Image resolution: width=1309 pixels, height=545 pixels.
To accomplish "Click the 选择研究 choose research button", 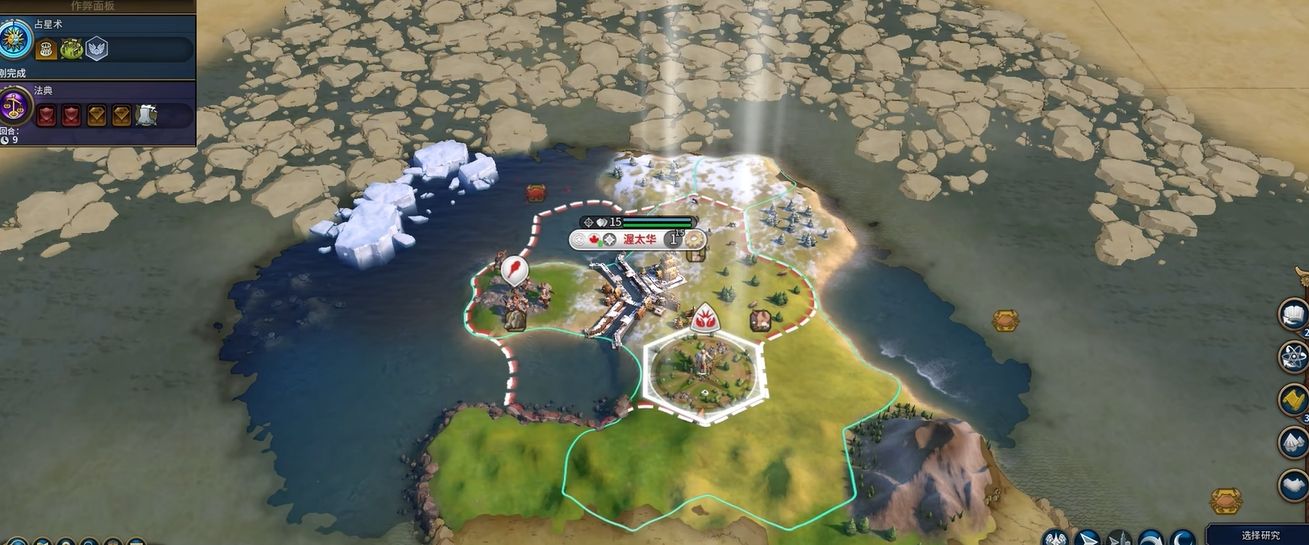I will pyautogui.click(x=1260, y=535).
